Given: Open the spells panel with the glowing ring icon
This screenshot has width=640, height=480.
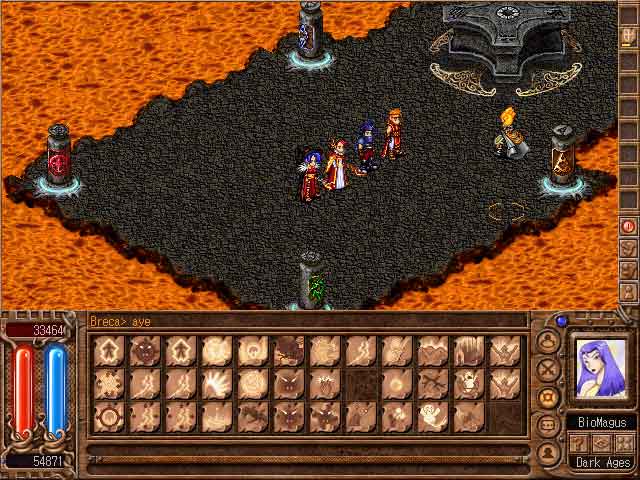Looking at the screenshot, I should [548, 397].
